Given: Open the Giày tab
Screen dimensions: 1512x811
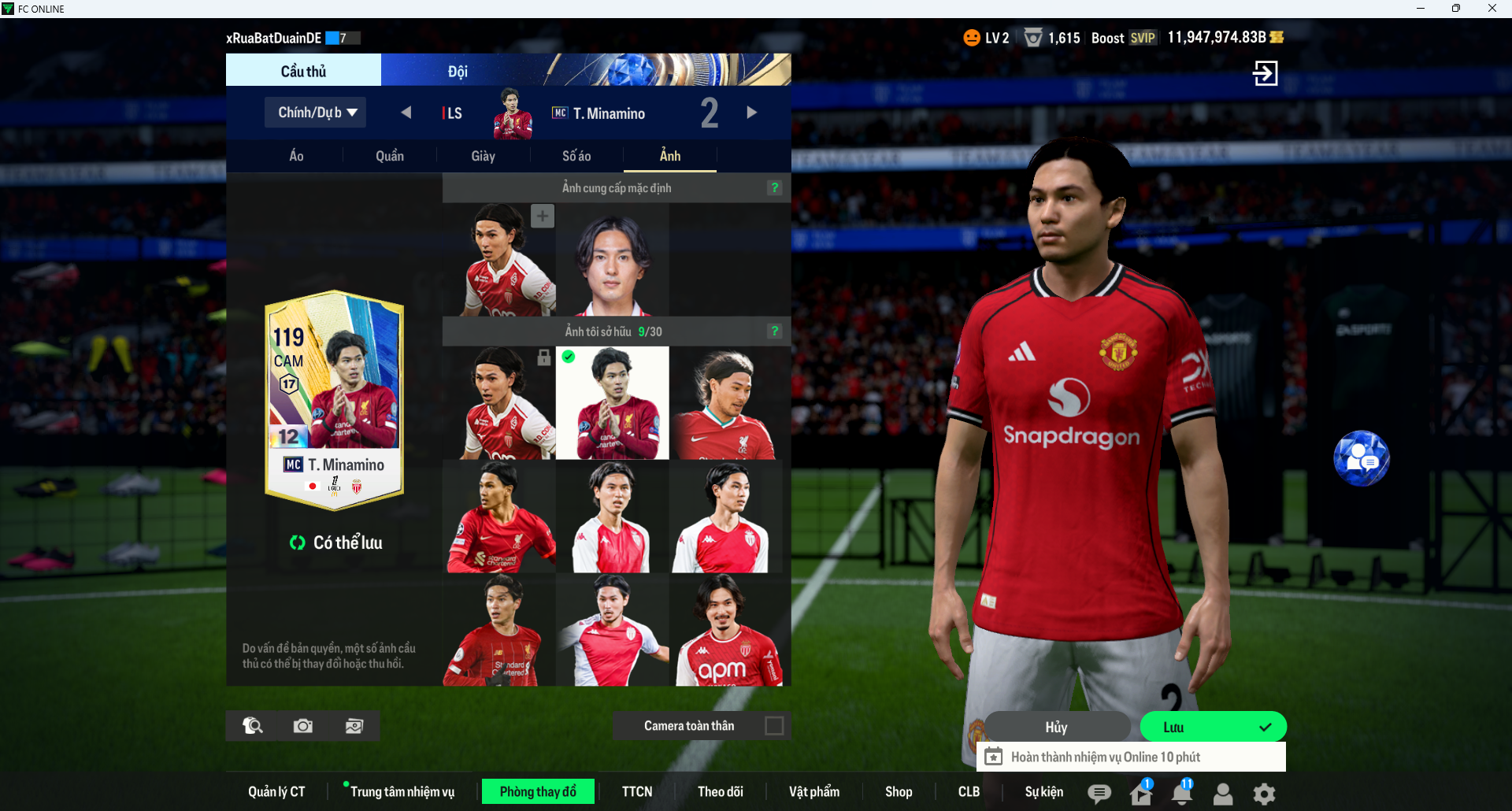Looking at the screenshot, I should click(x=483, y=156).
